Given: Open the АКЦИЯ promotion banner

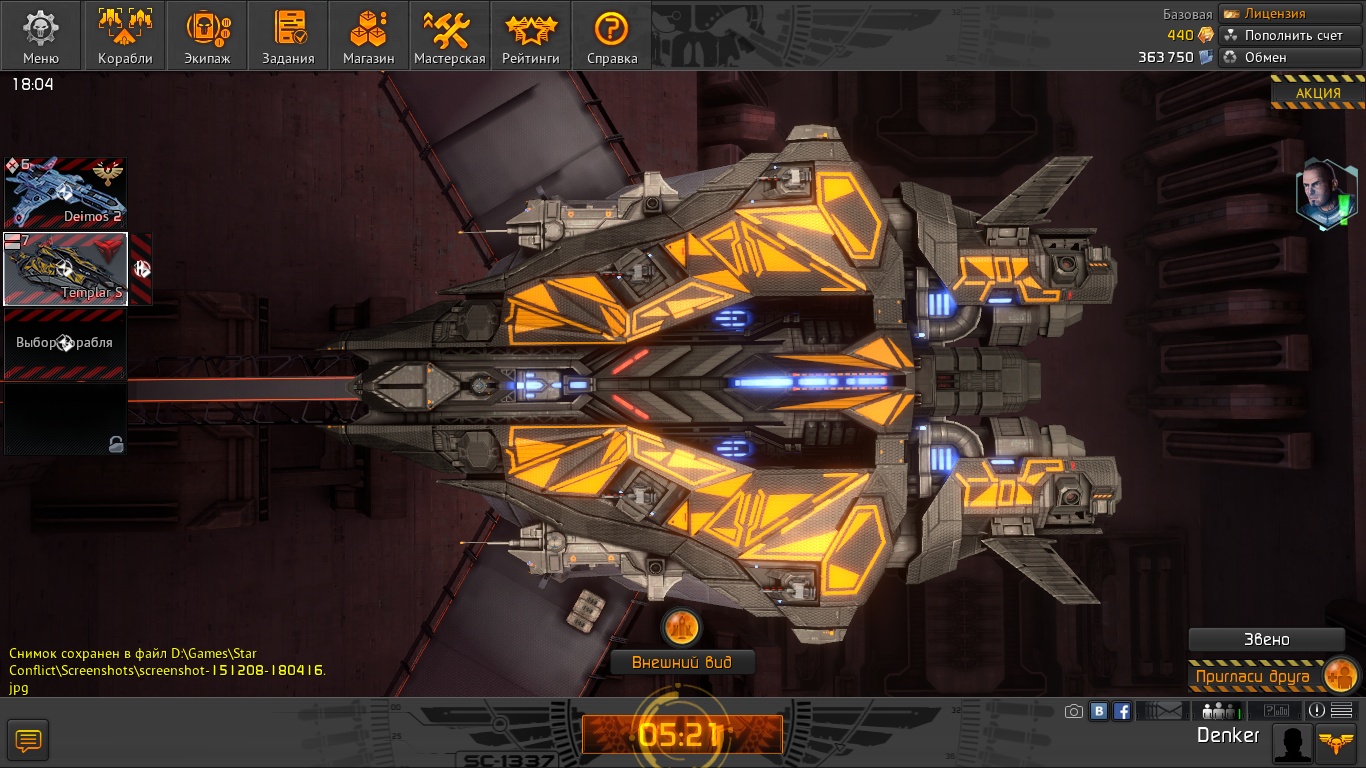Looking at the screenshot, I should pos(1318,94).
